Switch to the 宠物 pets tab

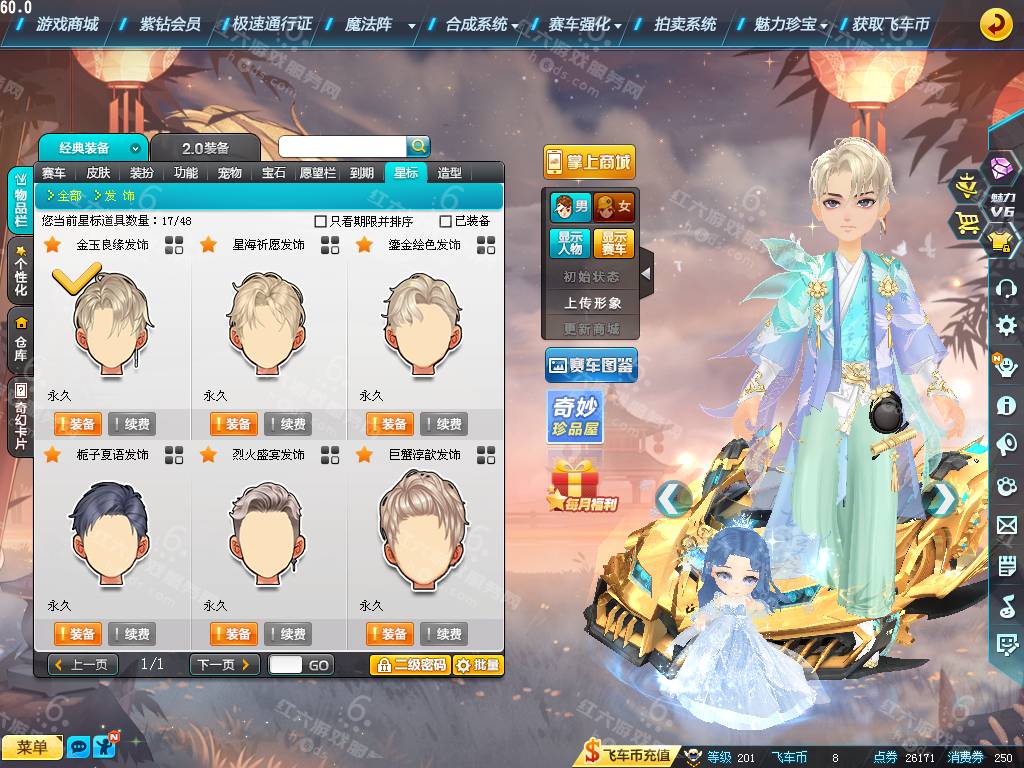pos(230,172)
